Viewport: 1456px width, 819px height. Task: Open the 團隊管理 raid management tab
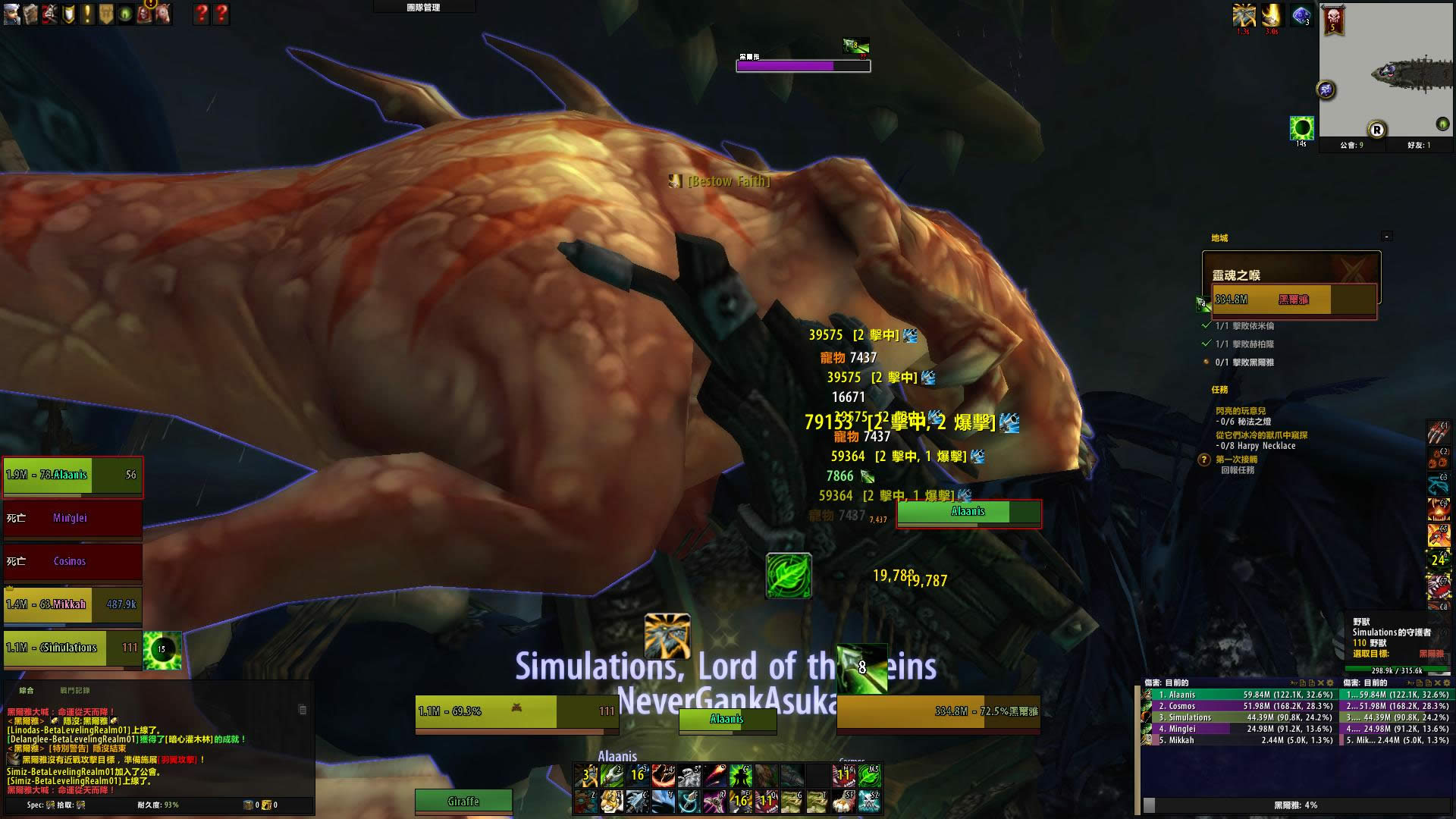(x=423, y=8)
